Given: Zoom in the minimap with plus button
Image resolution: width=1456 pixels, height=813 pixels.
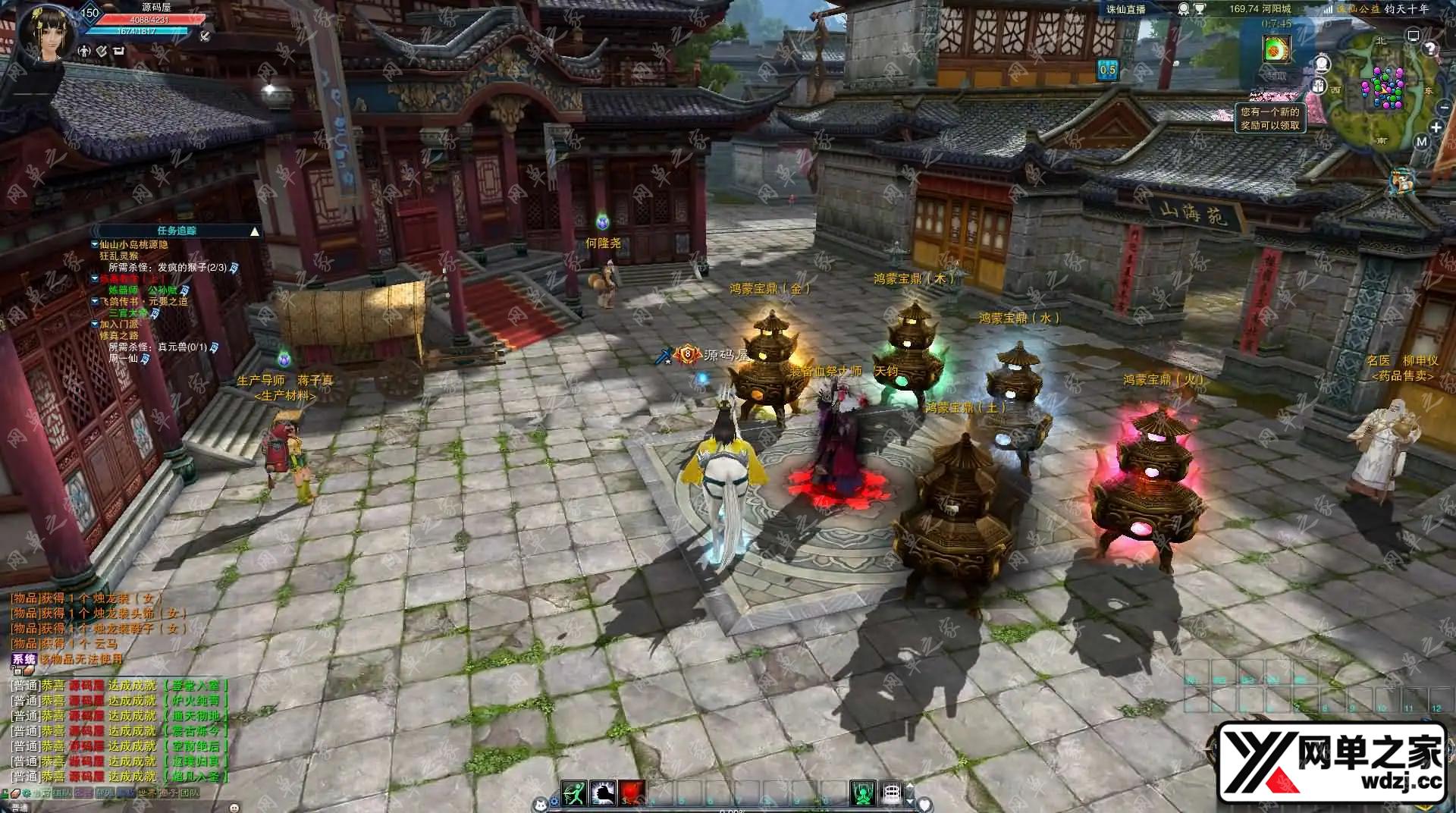Looking at the screenshot, I should [x=1436, y=127].
